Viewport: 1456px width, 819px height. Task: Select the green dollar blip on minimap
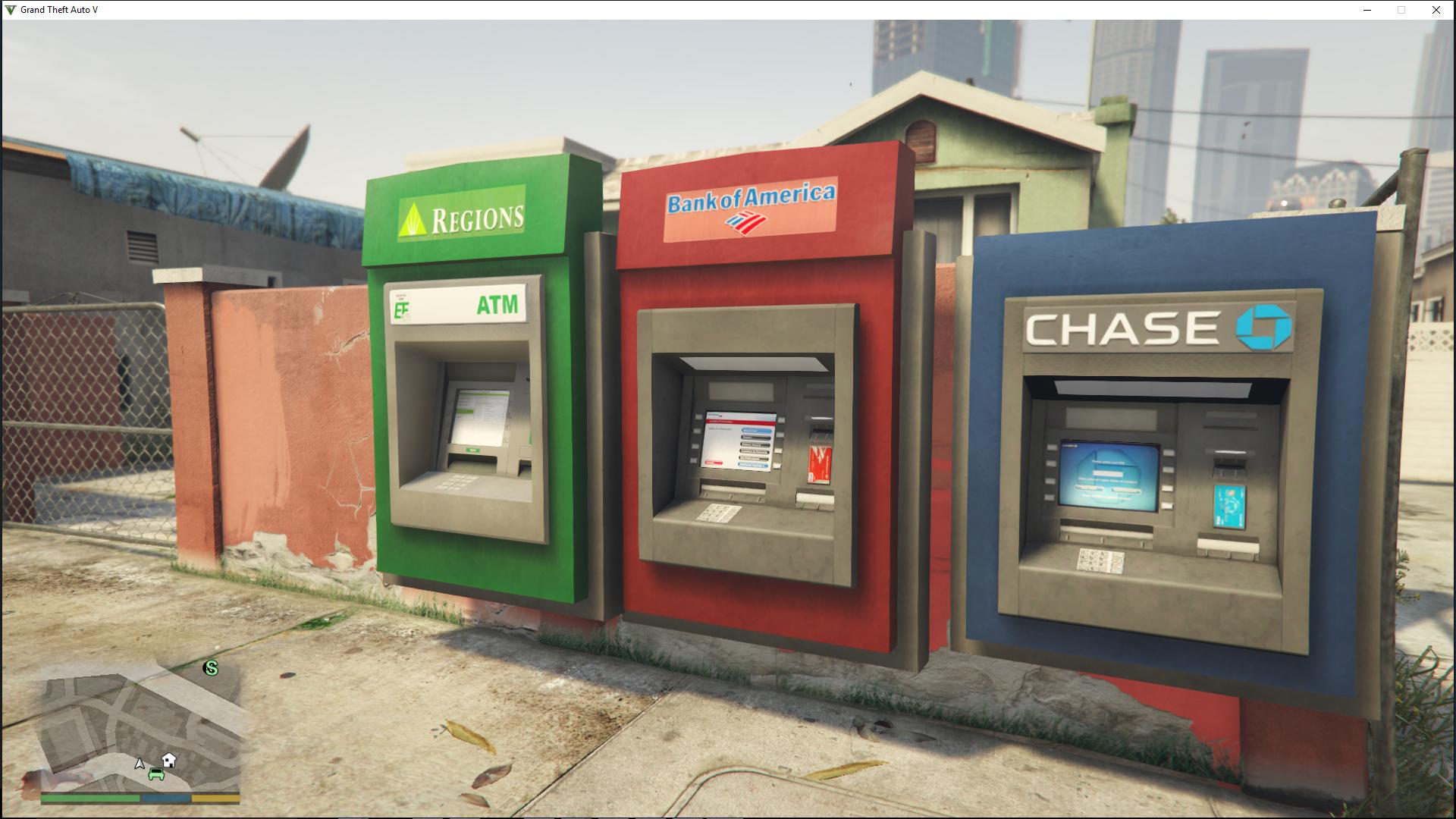[x=211, y=668]
